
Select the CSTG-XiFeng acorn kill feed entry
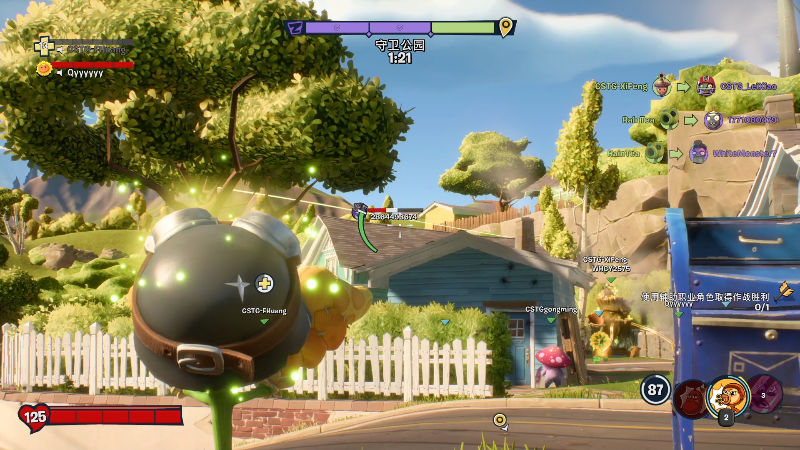pos(662,86)
